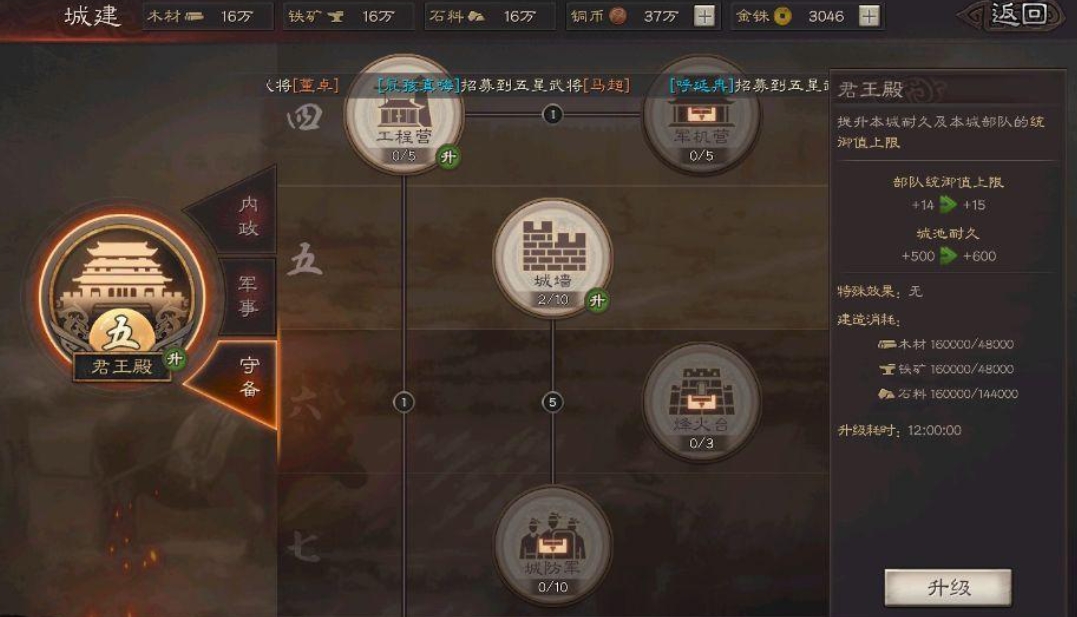
Task: Switch to the 内政 tab
Action: [x=247, y=216]
